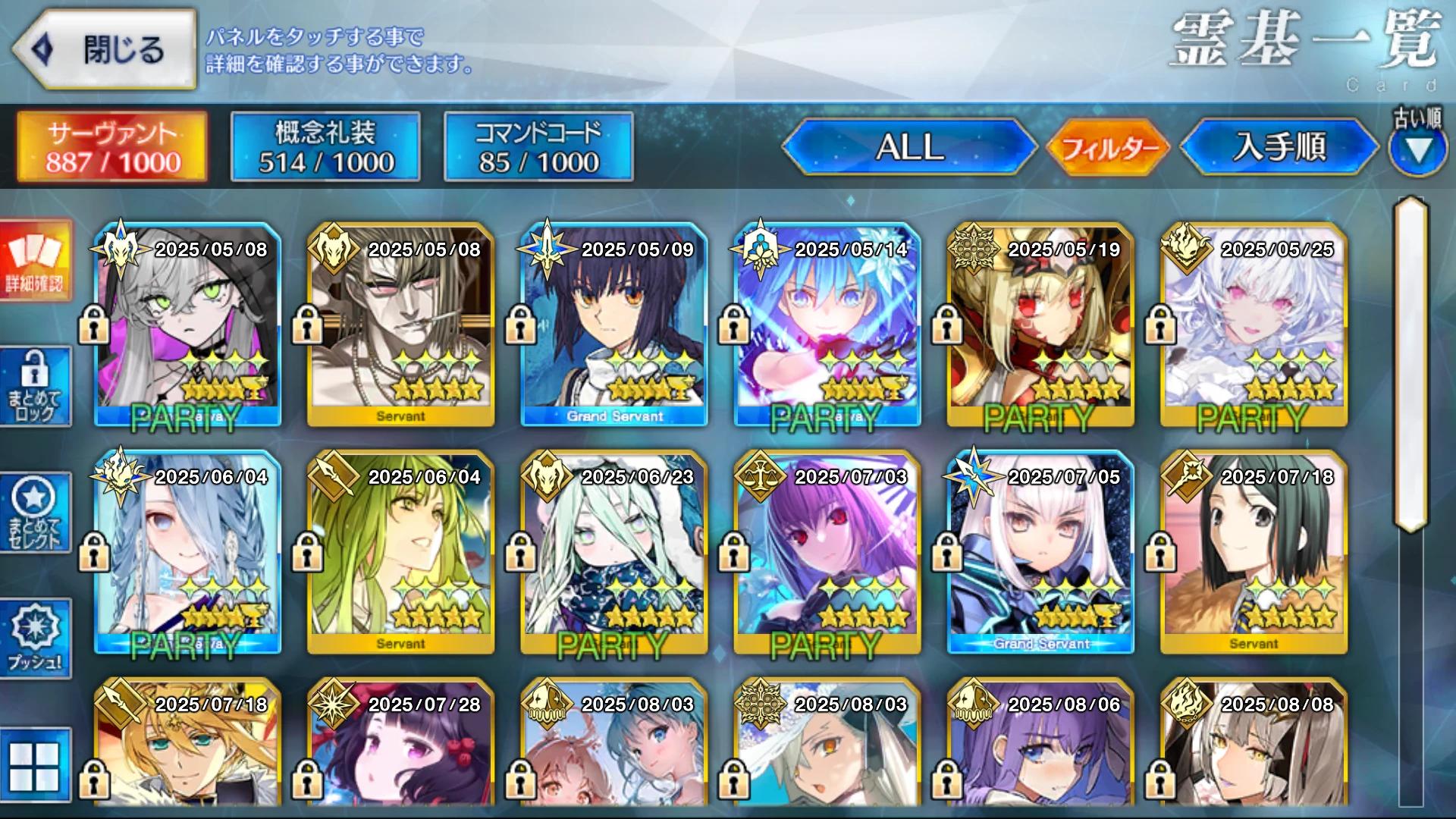Switch to the サーヴァント tab
The height and width of the screenshot is (819, 1456).
(x=112, y=147)
